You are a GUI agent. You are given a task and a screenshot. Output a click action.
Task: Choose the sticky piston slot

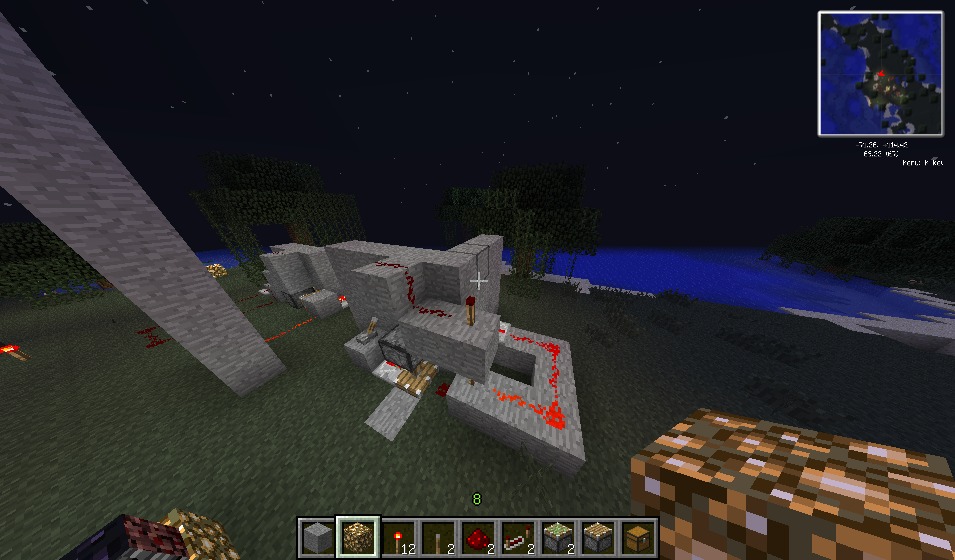[x=558, y=538]
